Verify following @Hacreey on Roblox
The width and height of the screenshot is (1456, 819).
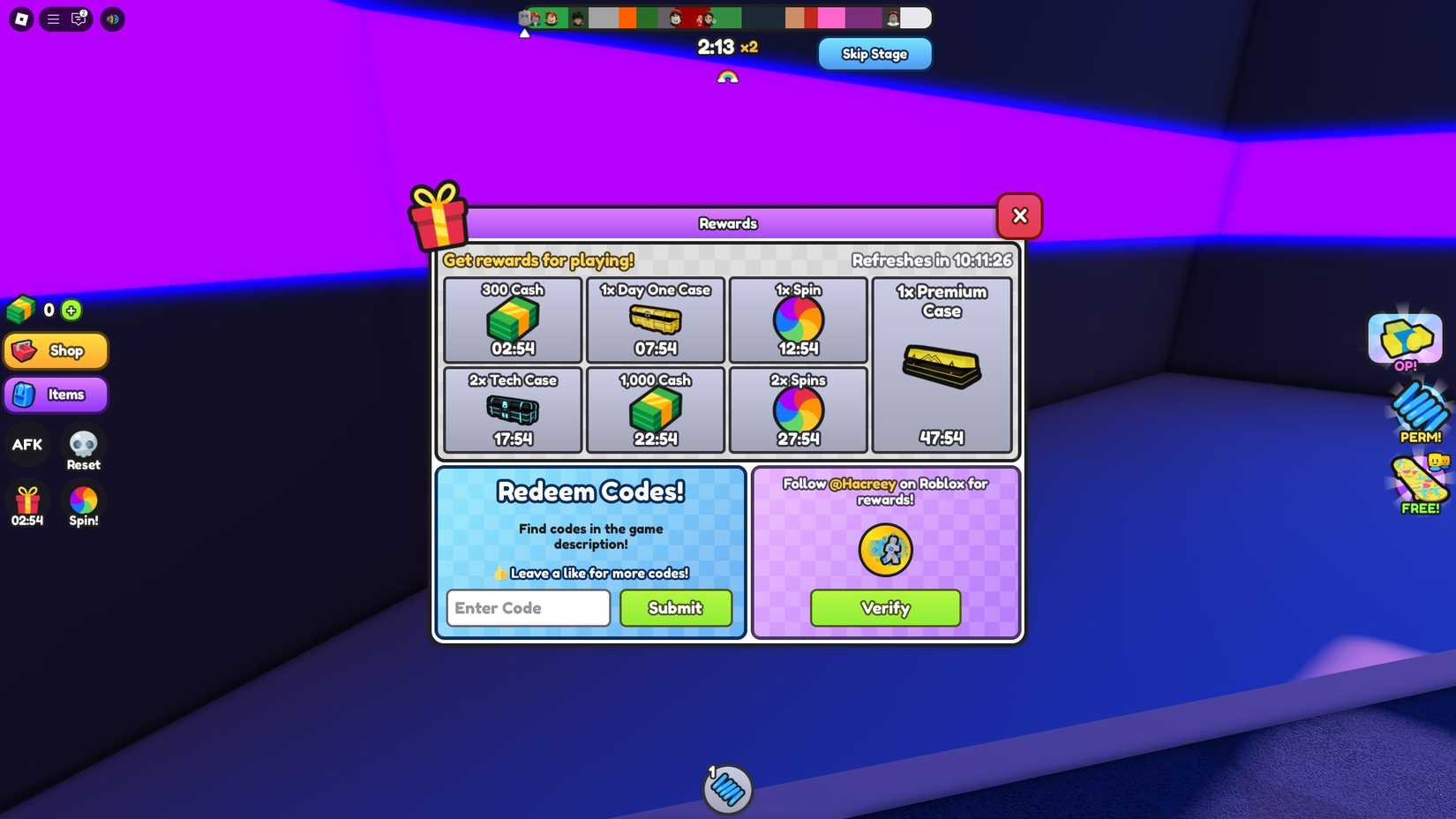click(x=885, y=608)
